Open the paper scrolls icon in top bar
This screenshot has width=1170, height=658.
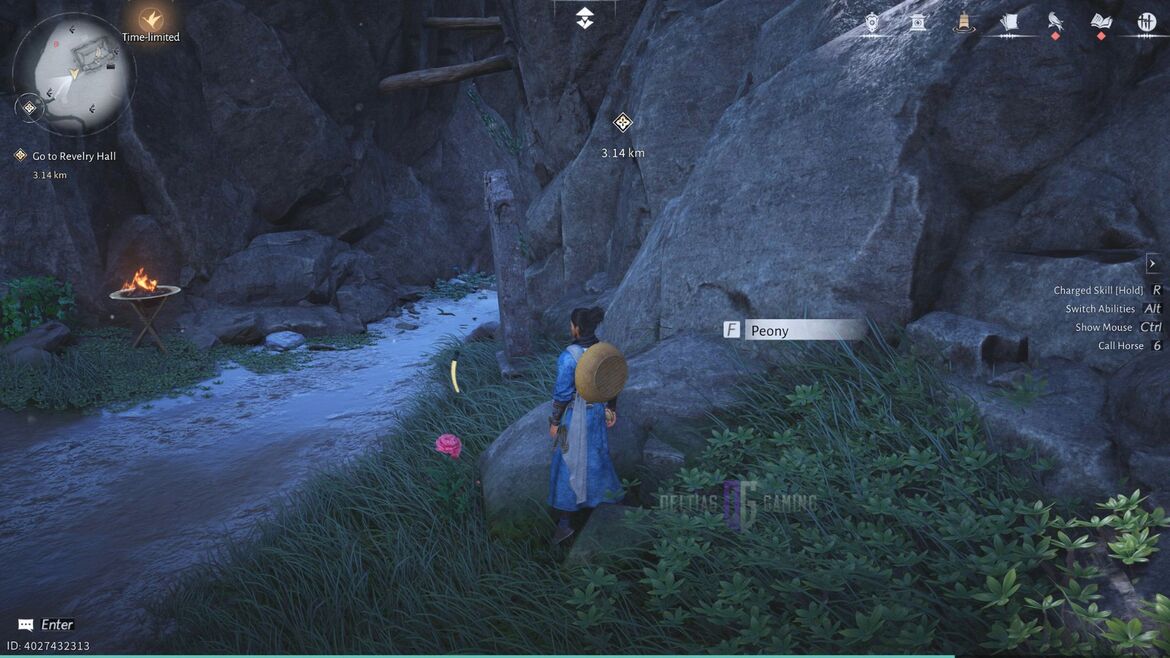(1009, 22)
